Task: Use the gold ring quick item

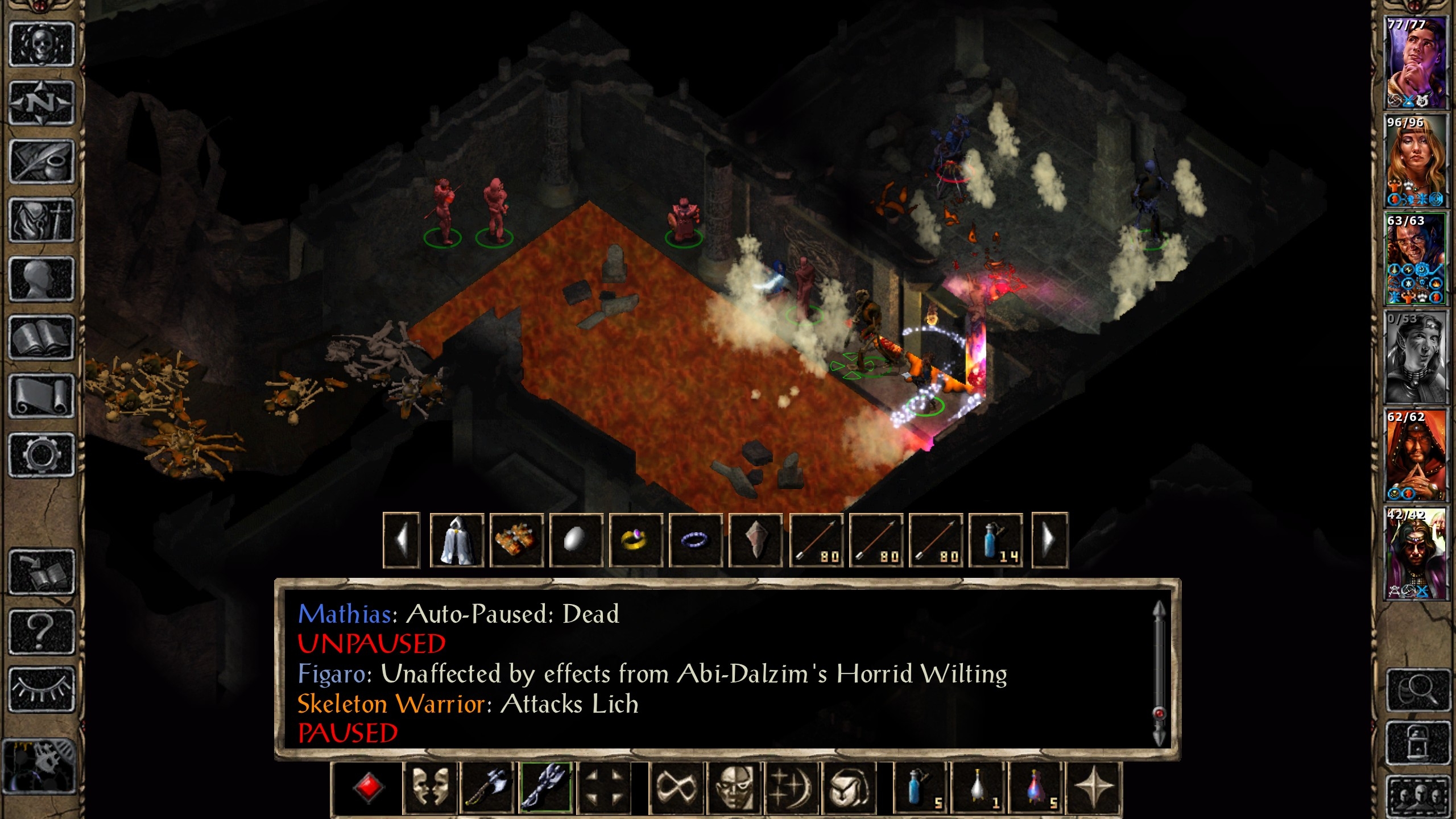Action: [x=635, y=540]
